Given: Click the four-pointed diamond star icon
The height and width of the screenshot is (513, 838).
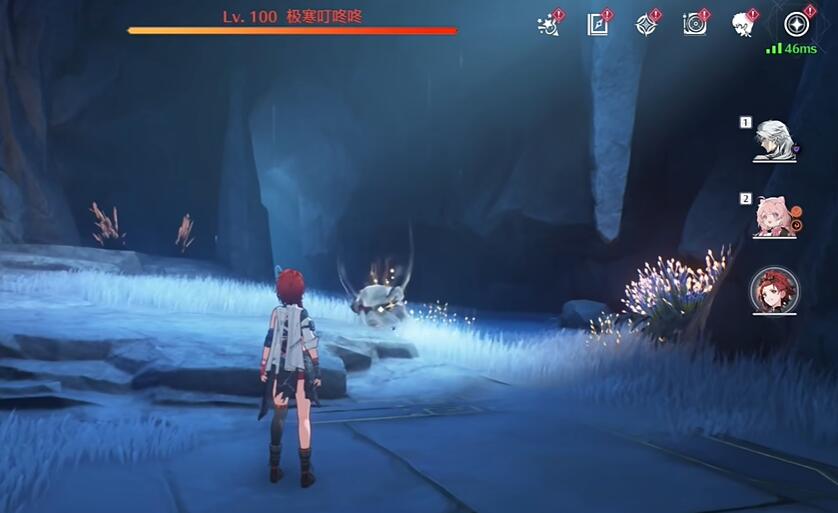Looking at the screenshot, I should (646, 24).
